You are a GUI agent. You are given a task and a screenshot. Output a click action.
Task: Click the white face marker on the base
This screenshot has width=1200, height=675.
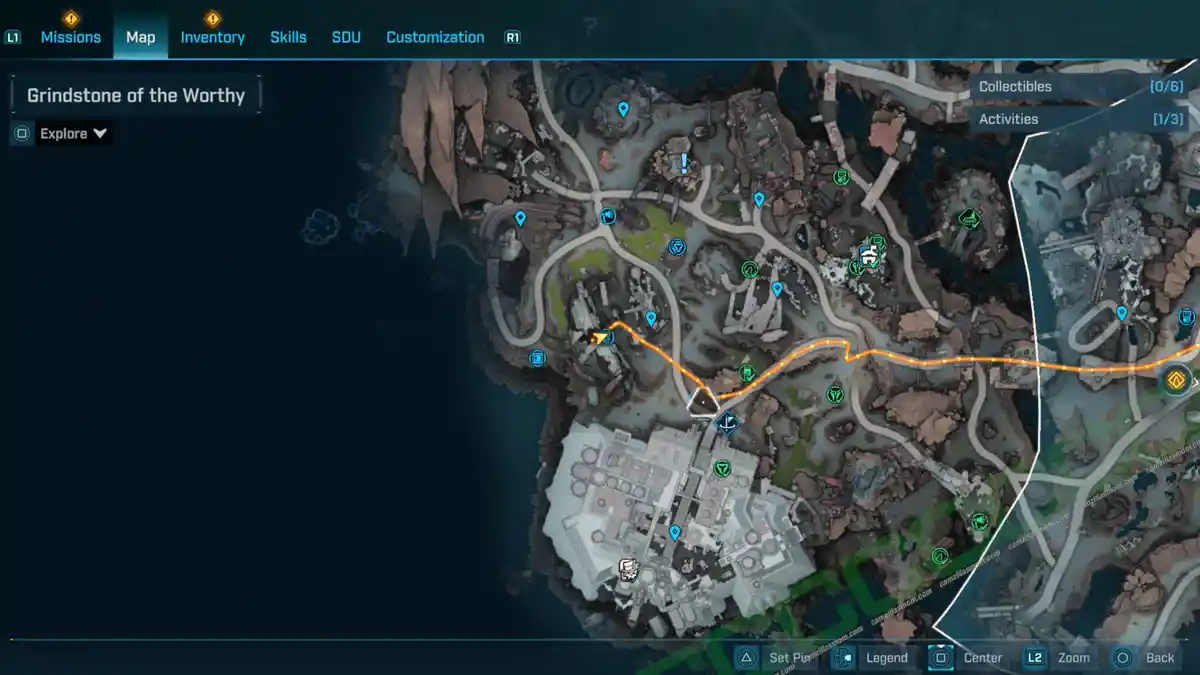tap(629, 570)
